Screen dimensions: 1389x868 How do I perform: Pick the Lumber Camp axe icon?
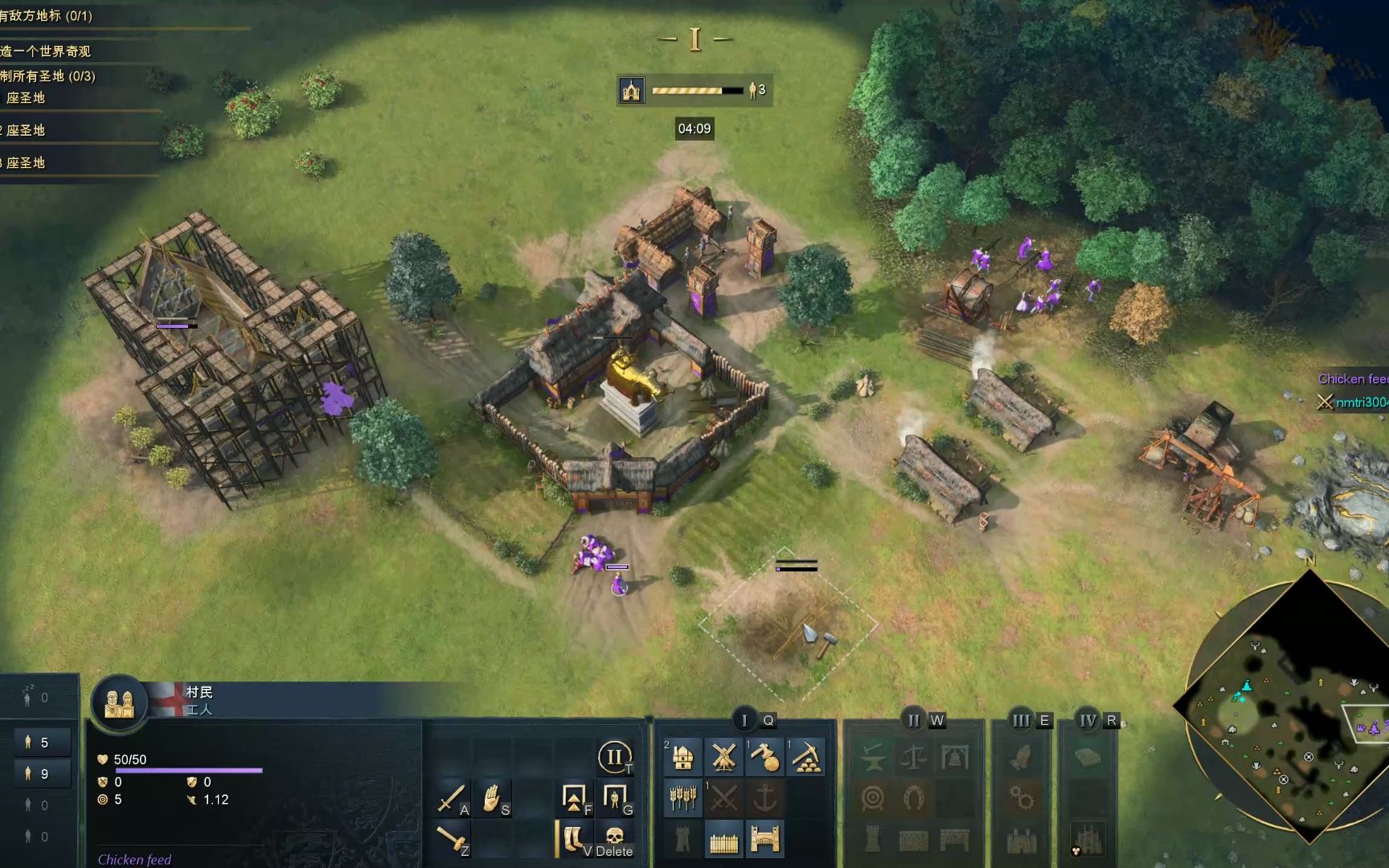click(764, 757)
